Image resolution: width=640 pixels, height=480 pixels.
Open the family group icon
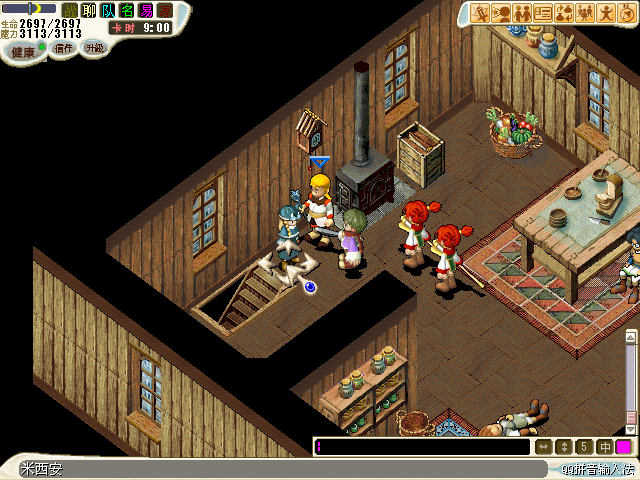pos(585,13)
